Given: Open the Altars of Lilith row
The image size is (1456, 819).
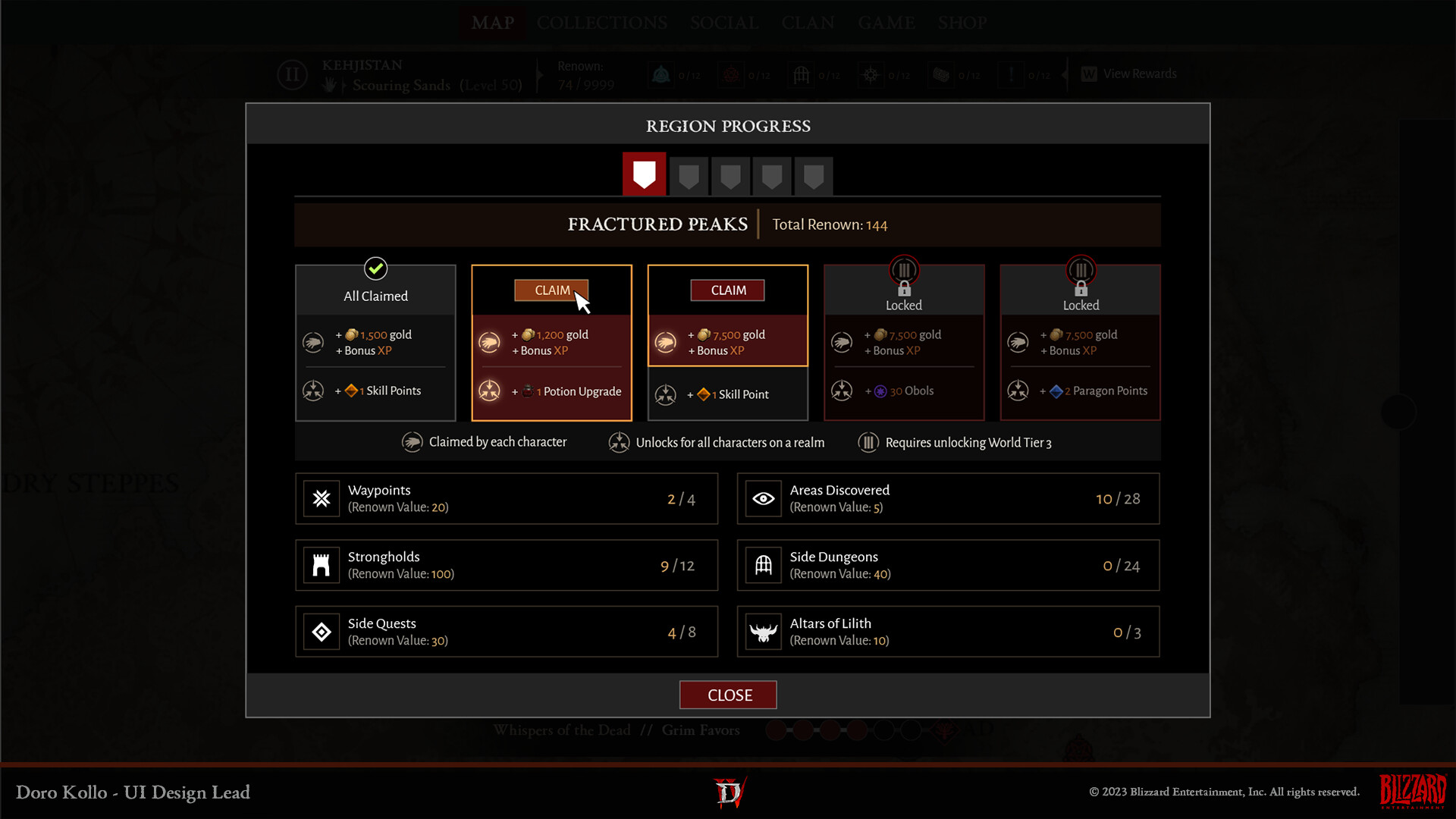Looking at the screenshot, I should point(948,632).
